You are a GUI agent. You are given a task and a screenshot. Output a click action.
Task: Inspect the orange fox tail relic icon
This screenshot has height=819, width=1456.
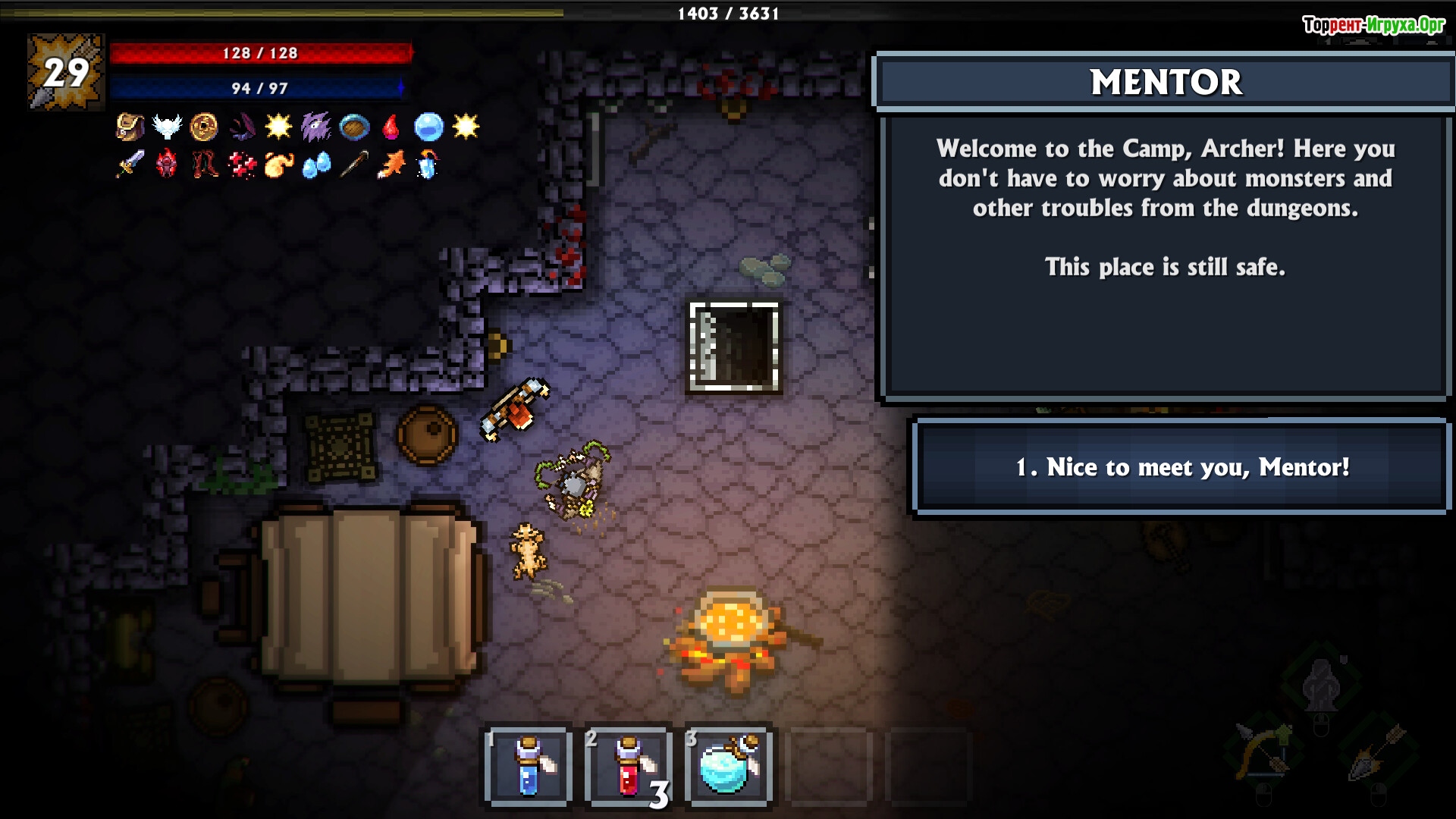(391, 164)
